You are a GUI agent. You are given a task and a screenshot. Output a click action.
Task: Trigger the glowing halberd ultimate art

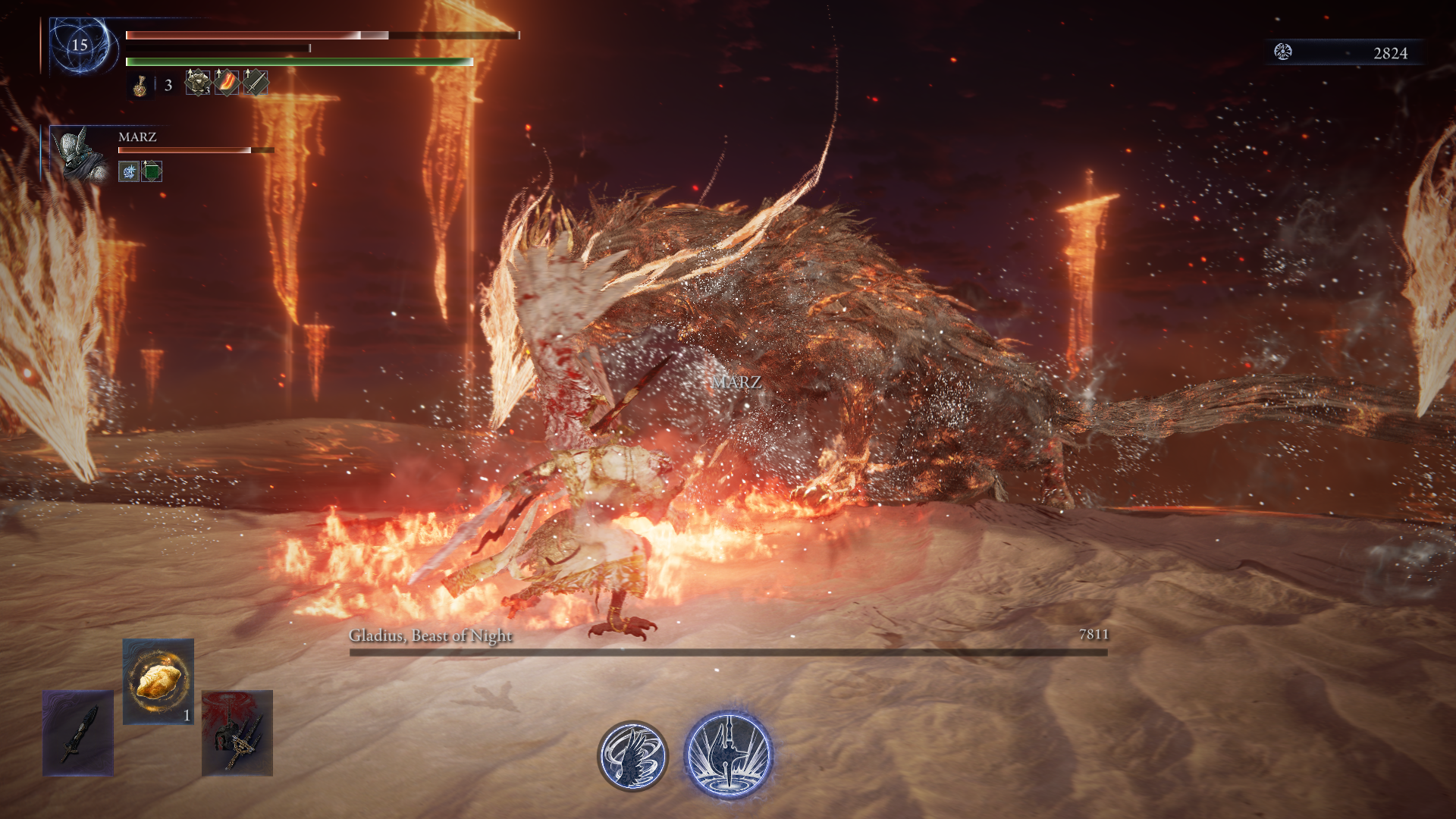point(728,754)
